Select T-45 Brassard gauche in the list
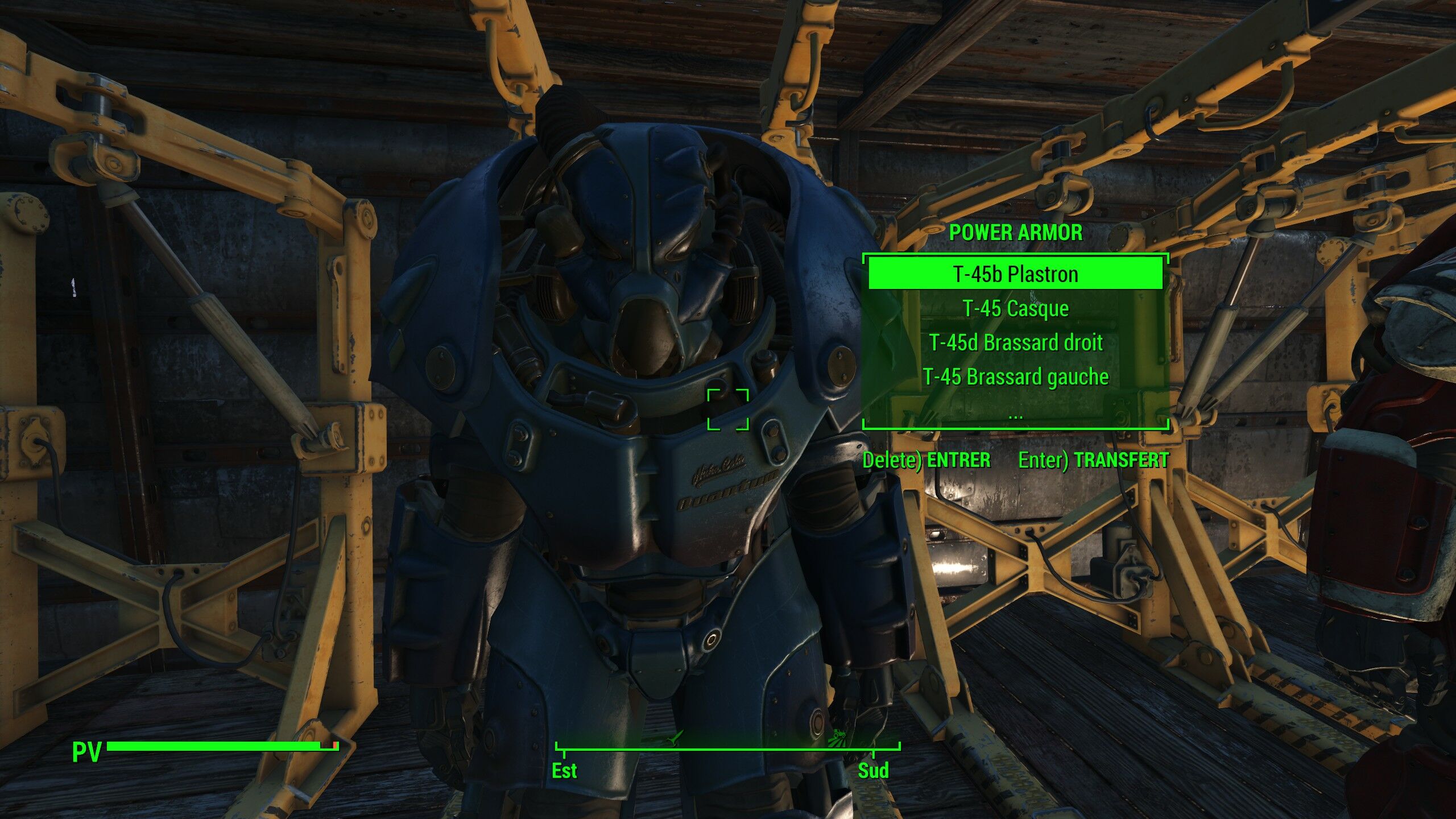 pyautogui.click(x=1015, y=377)
